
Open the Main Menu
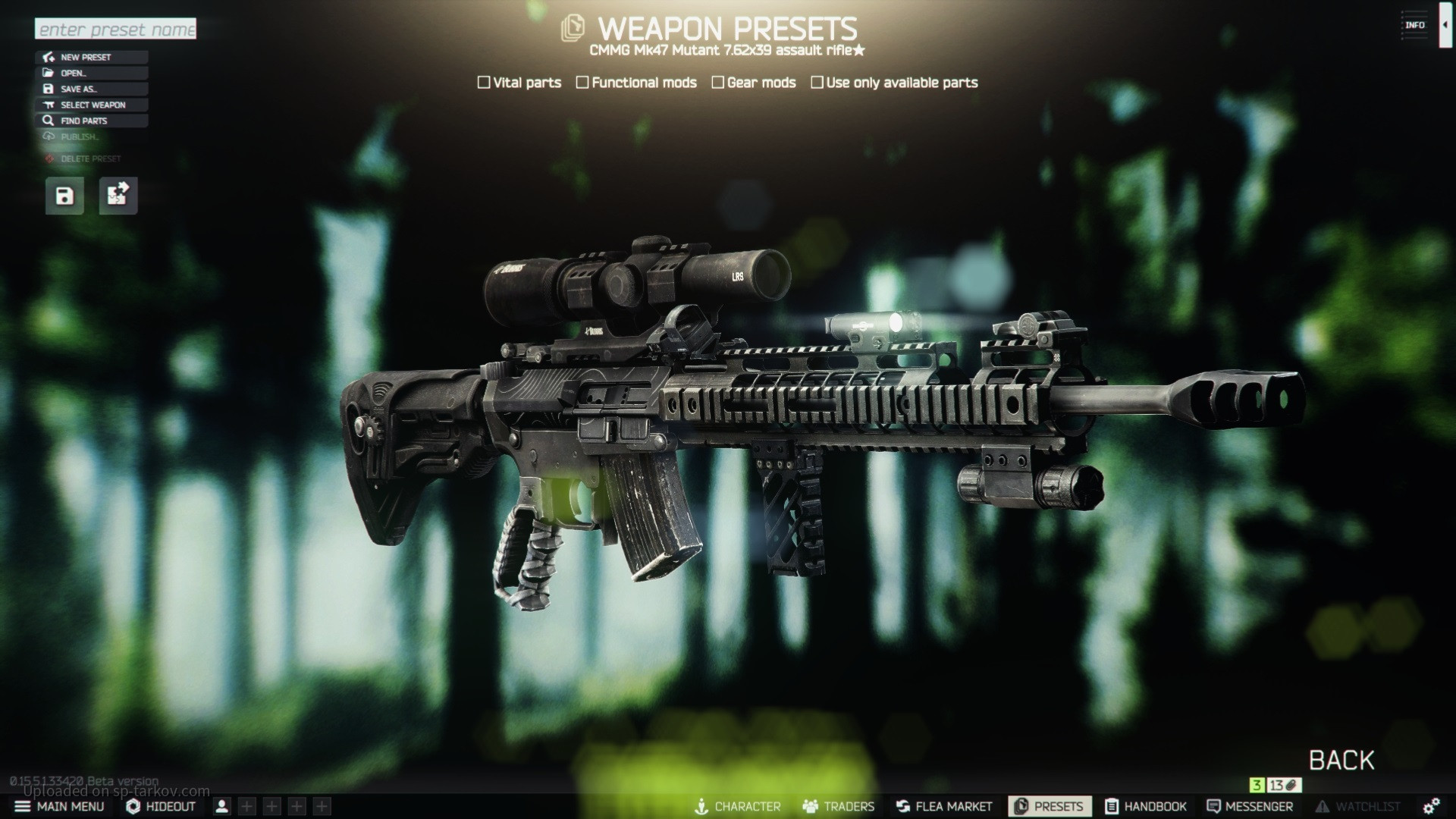(x=60, y=806)
